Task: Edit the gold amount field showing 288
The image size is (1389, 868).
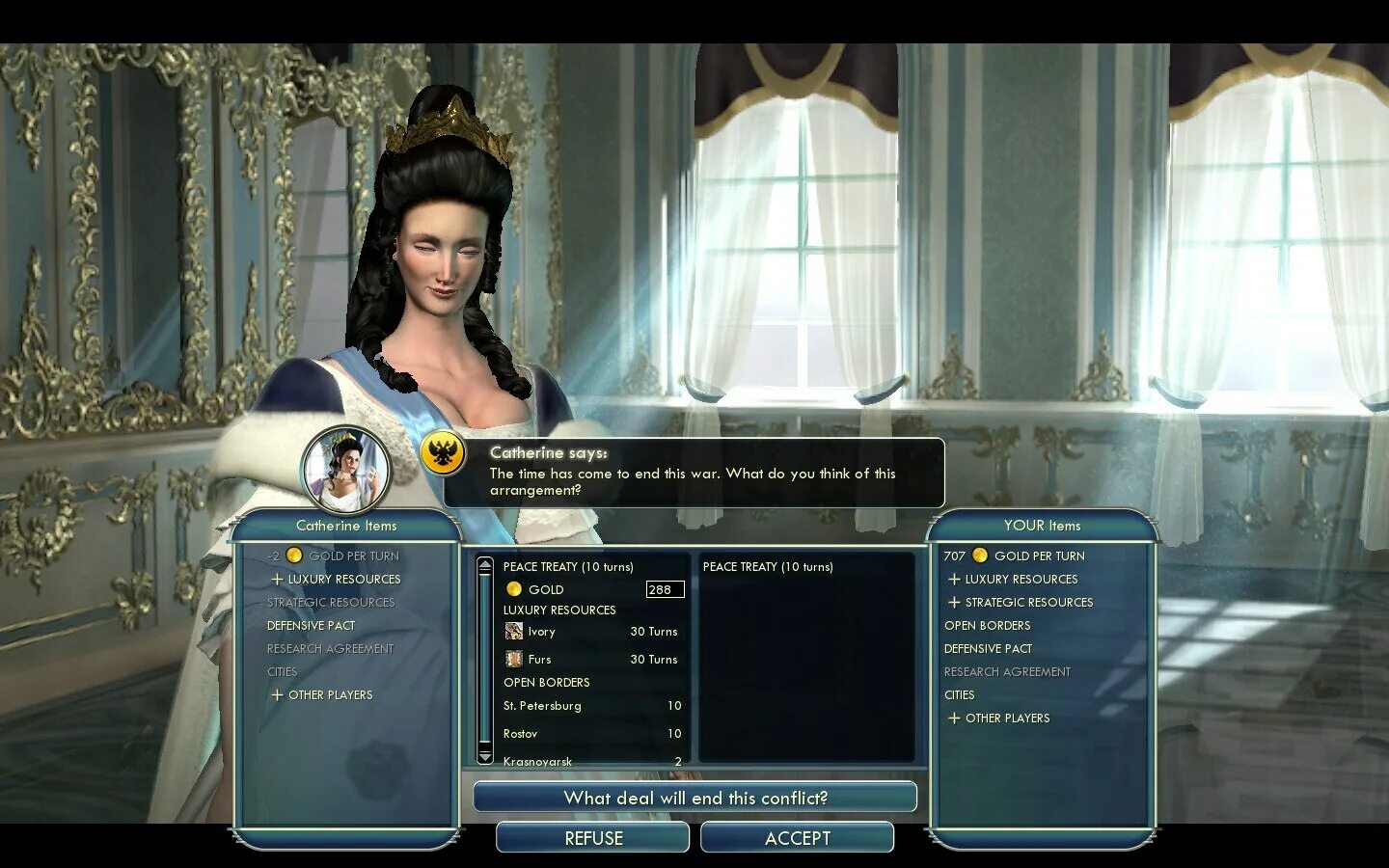Action: coord(665,589)
